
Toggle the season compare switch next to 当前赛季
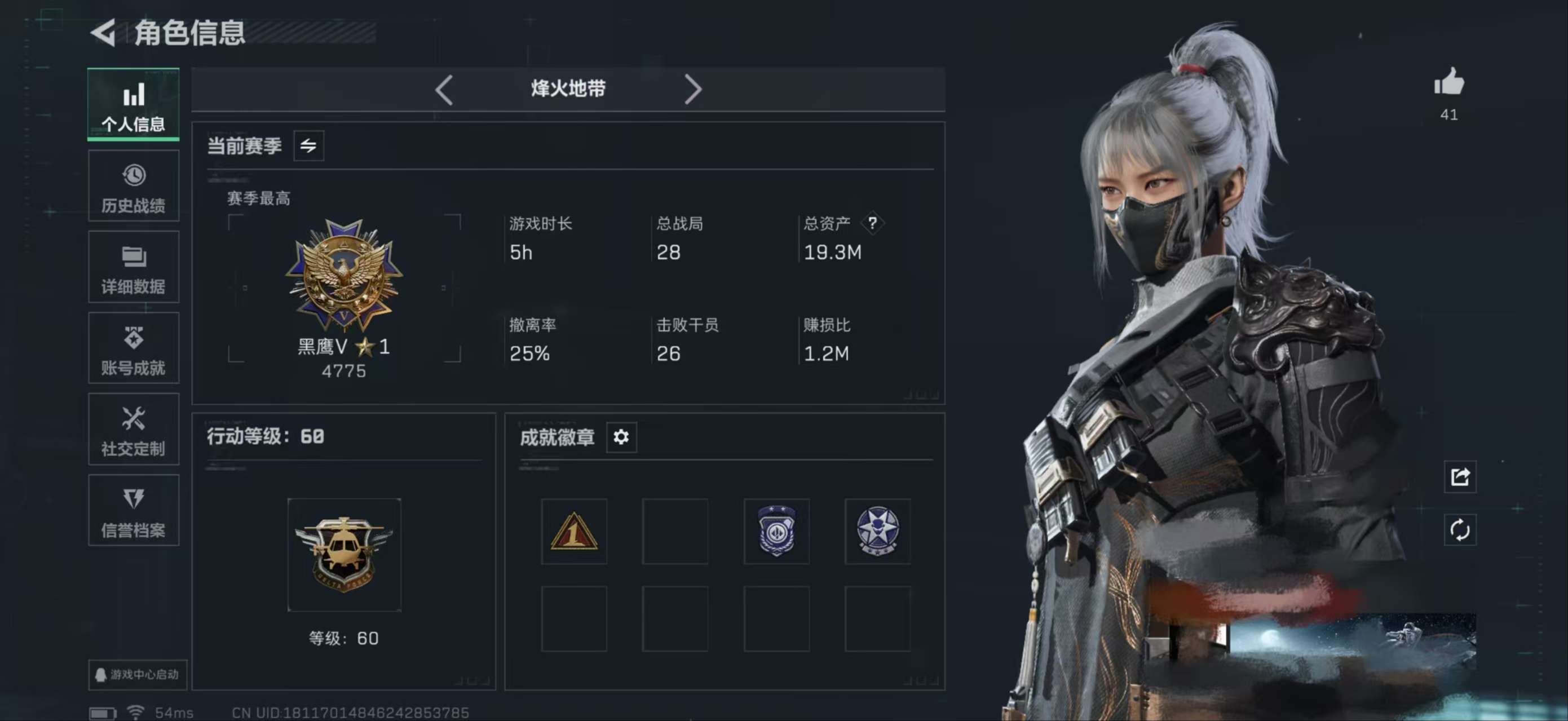pos(309,146)
